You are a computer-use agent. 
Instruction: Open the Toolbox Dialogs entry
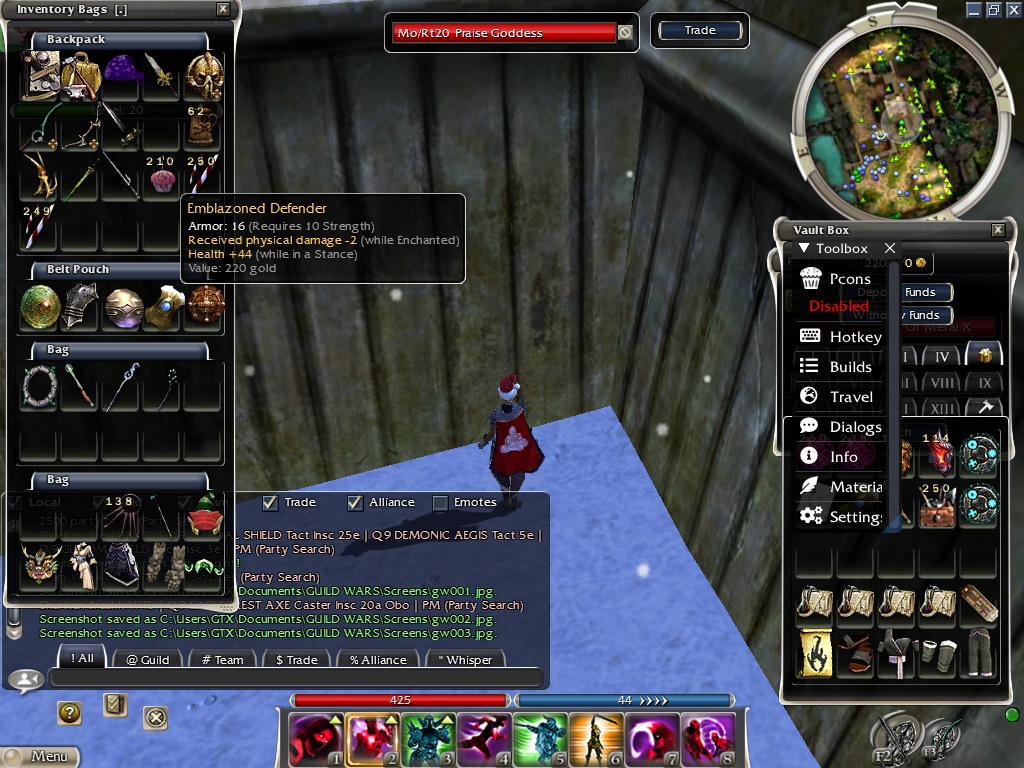tap(854, 427)
